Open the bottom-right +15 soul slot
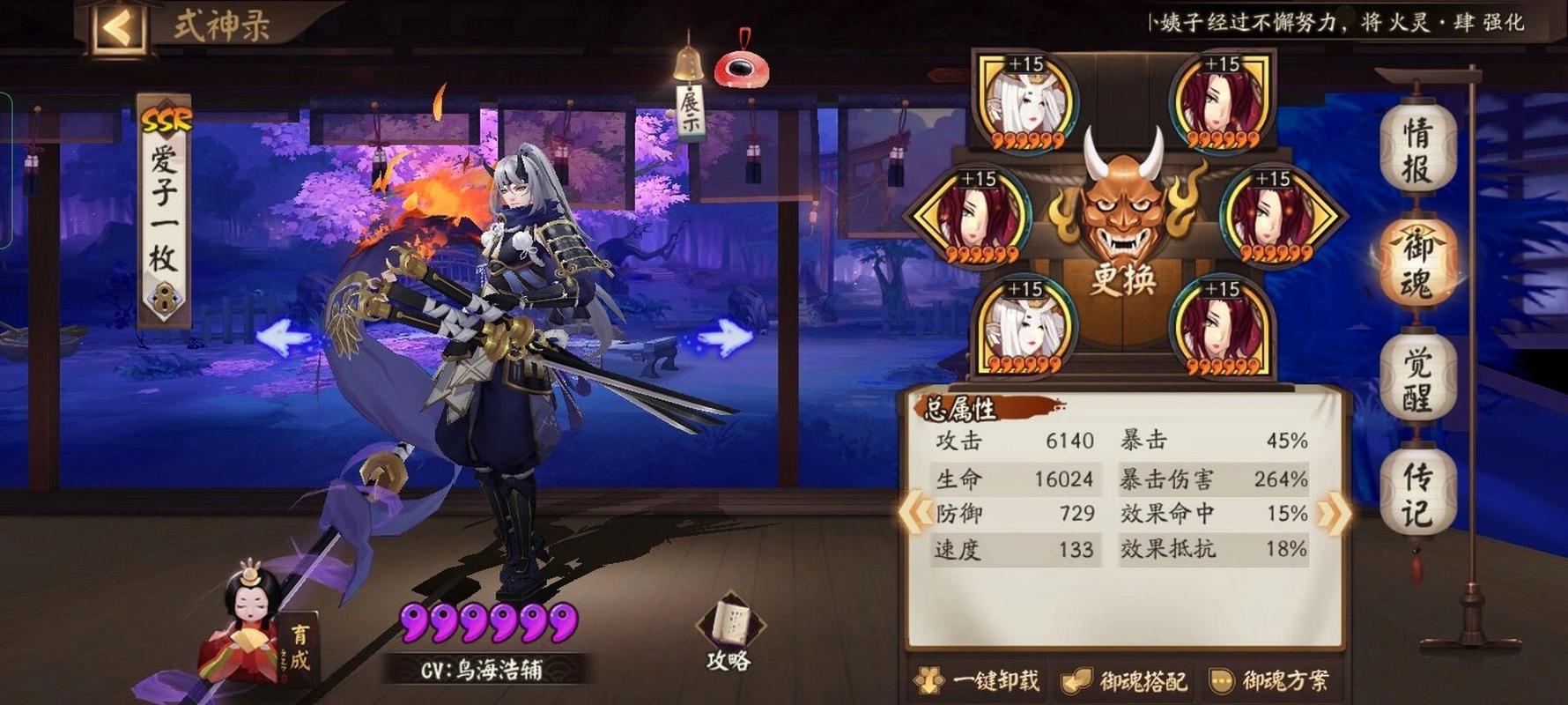The height and width of the screenshot is (705, 1568). (1220, 329)
